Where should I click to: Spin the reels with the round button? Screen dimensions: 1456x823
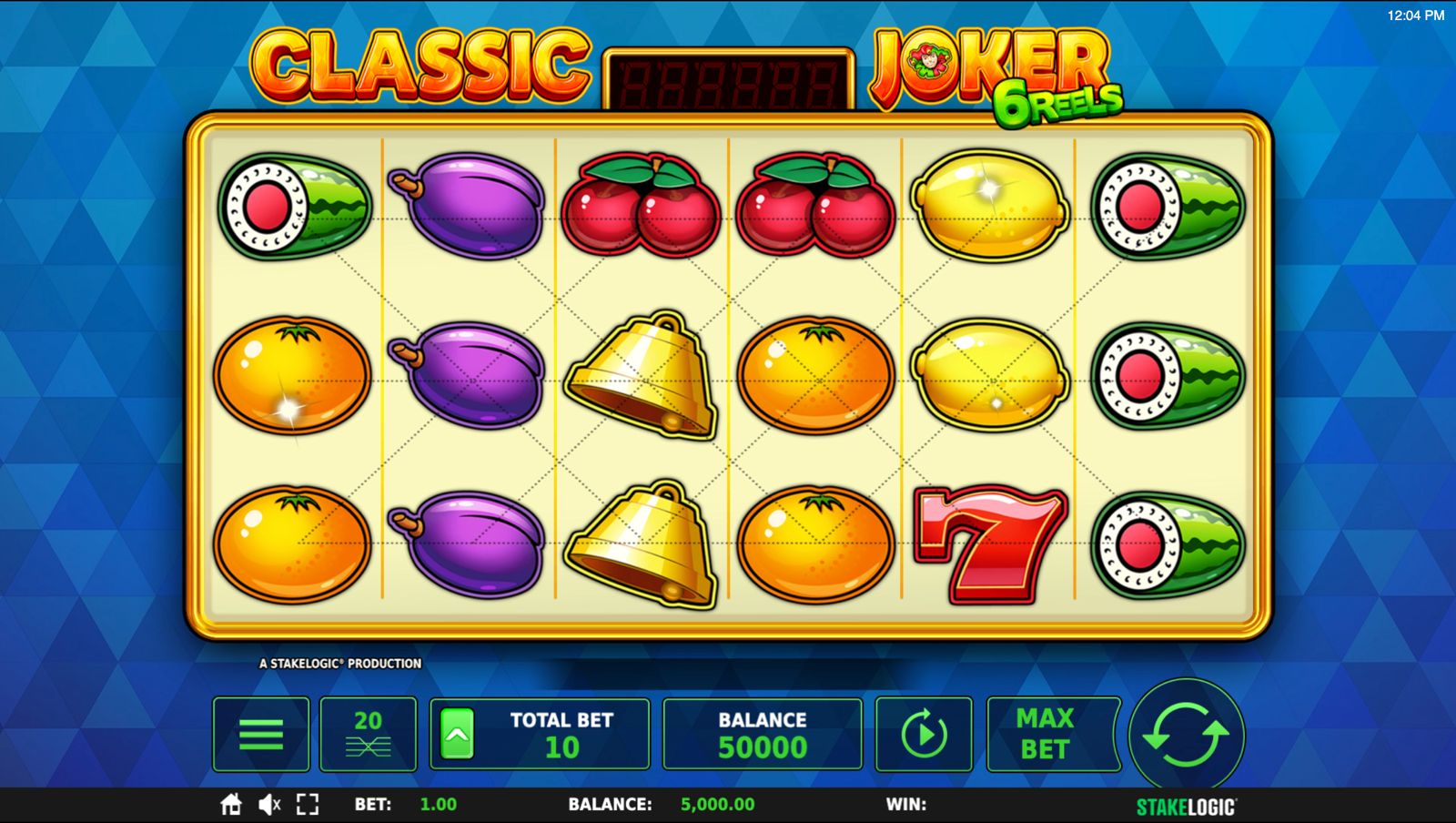point(1186,735)
